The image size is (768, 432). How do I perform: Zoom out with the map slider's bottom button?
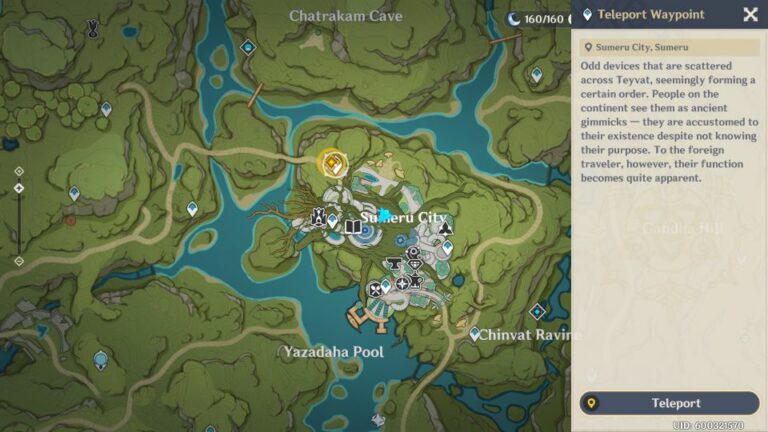[18, 261]
